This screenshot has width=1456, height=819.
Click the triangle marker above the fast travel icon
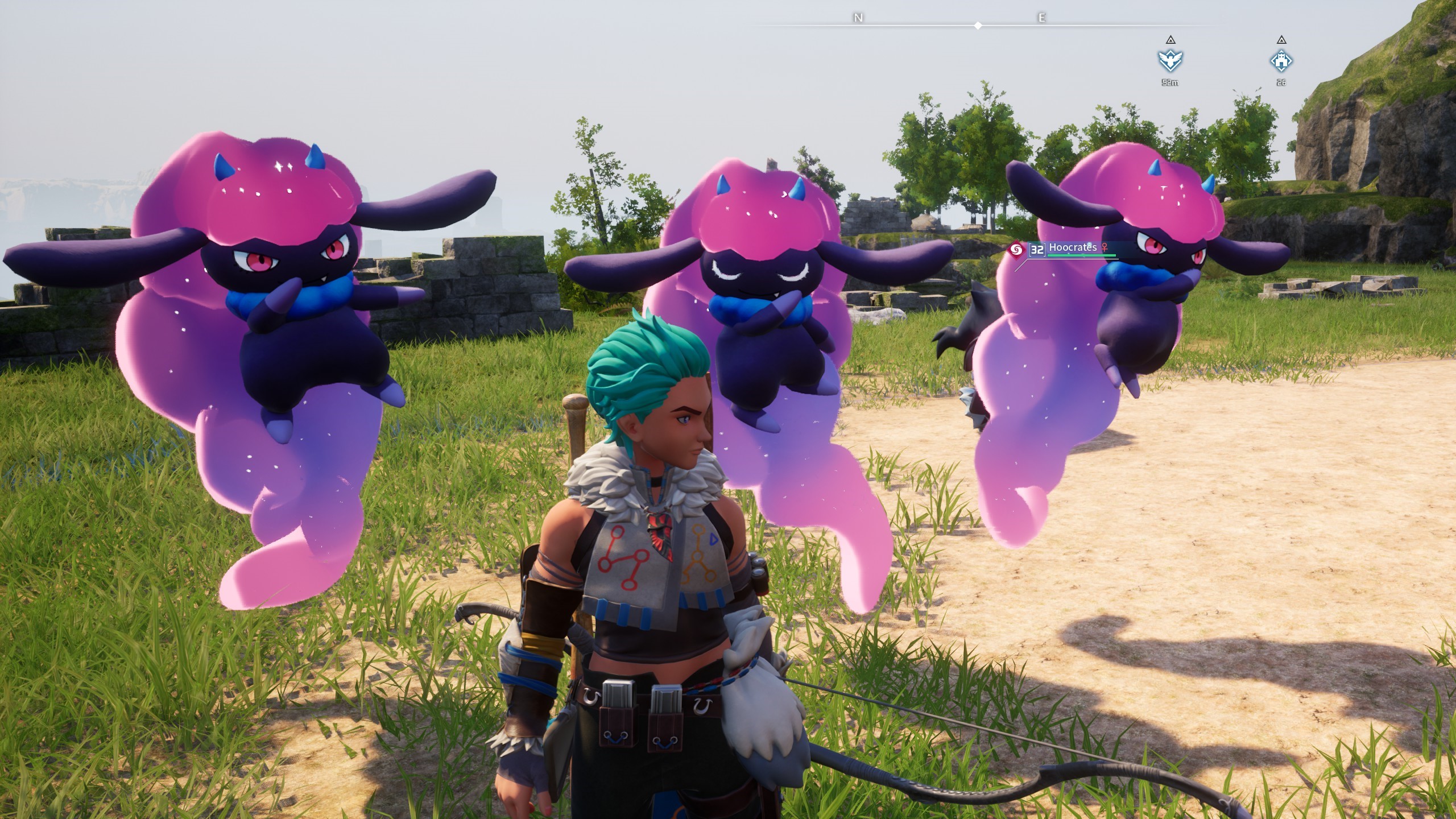click(x=1171, y=40)
